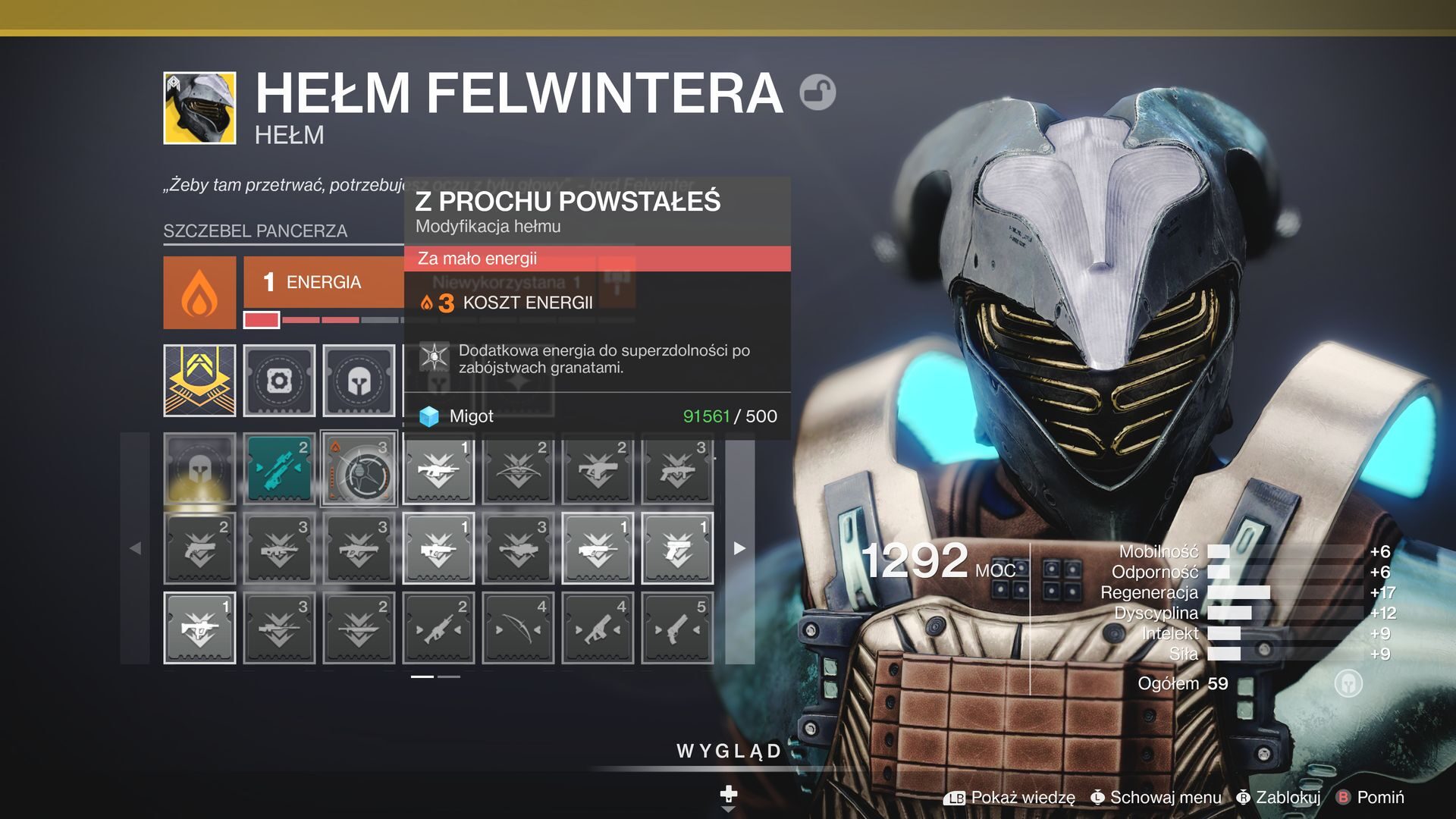
Task: Click the helmet icon near the stats total
Action: point(1348,683)
